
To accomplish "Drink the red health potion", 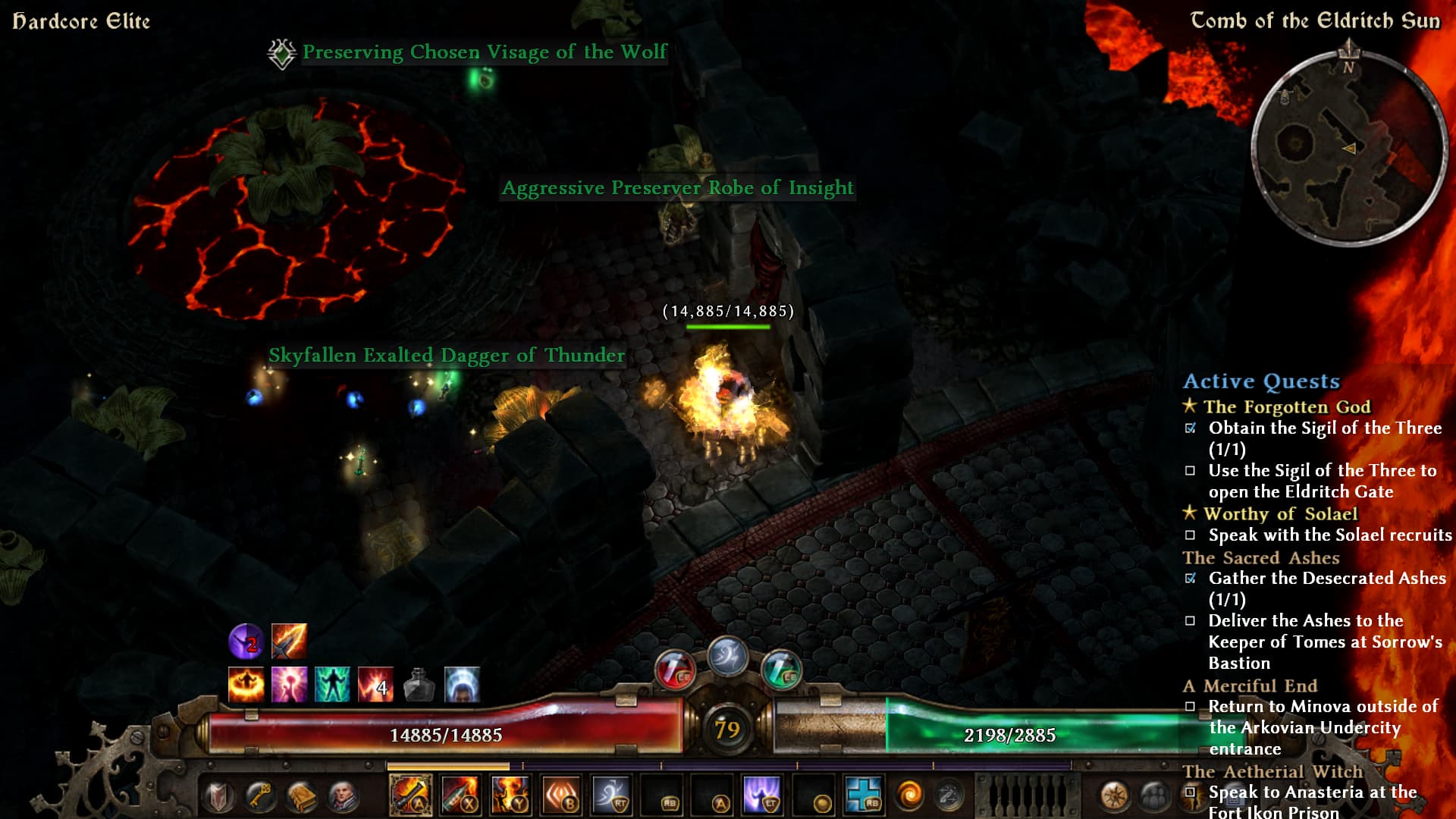I will click(674, 670).
